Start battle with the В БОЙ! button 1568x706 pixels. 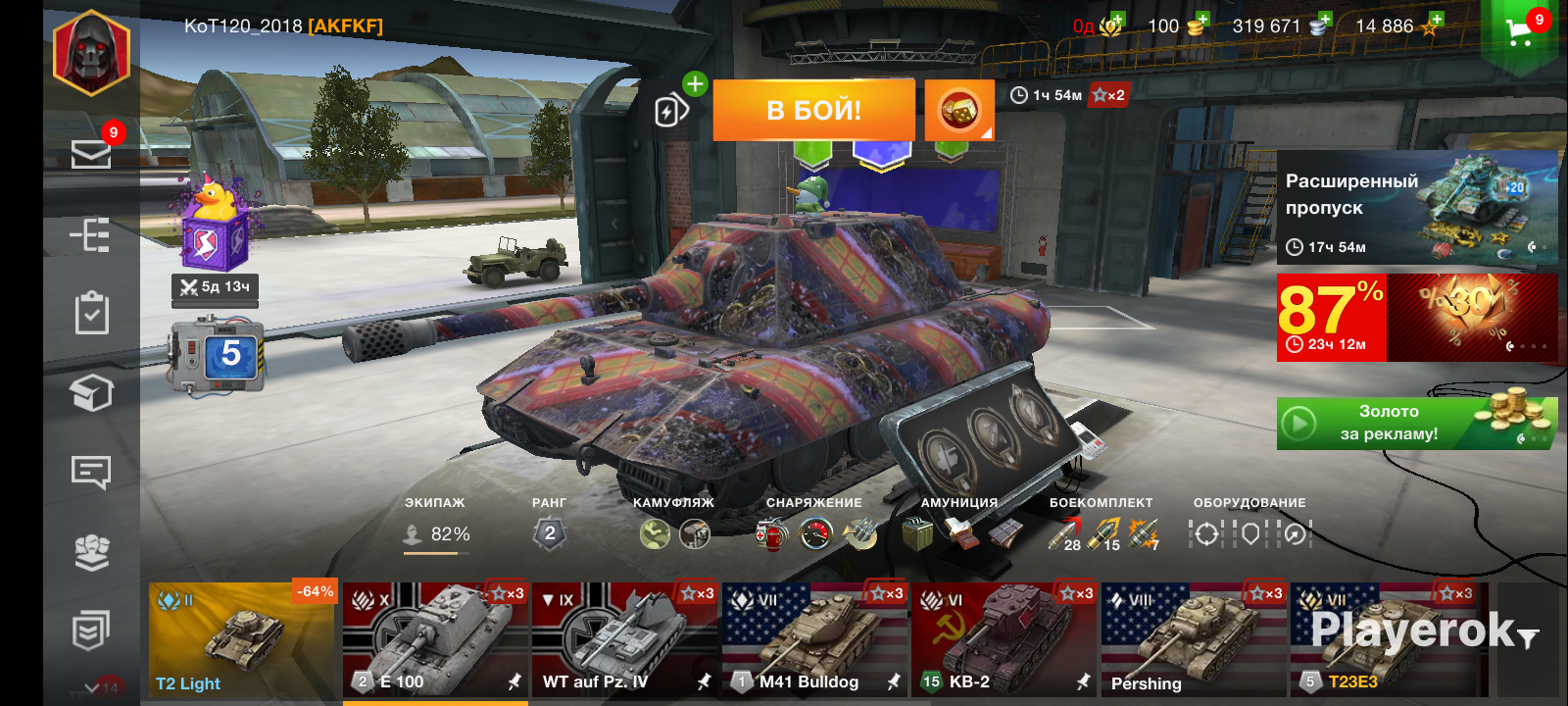tap(813, 110)
